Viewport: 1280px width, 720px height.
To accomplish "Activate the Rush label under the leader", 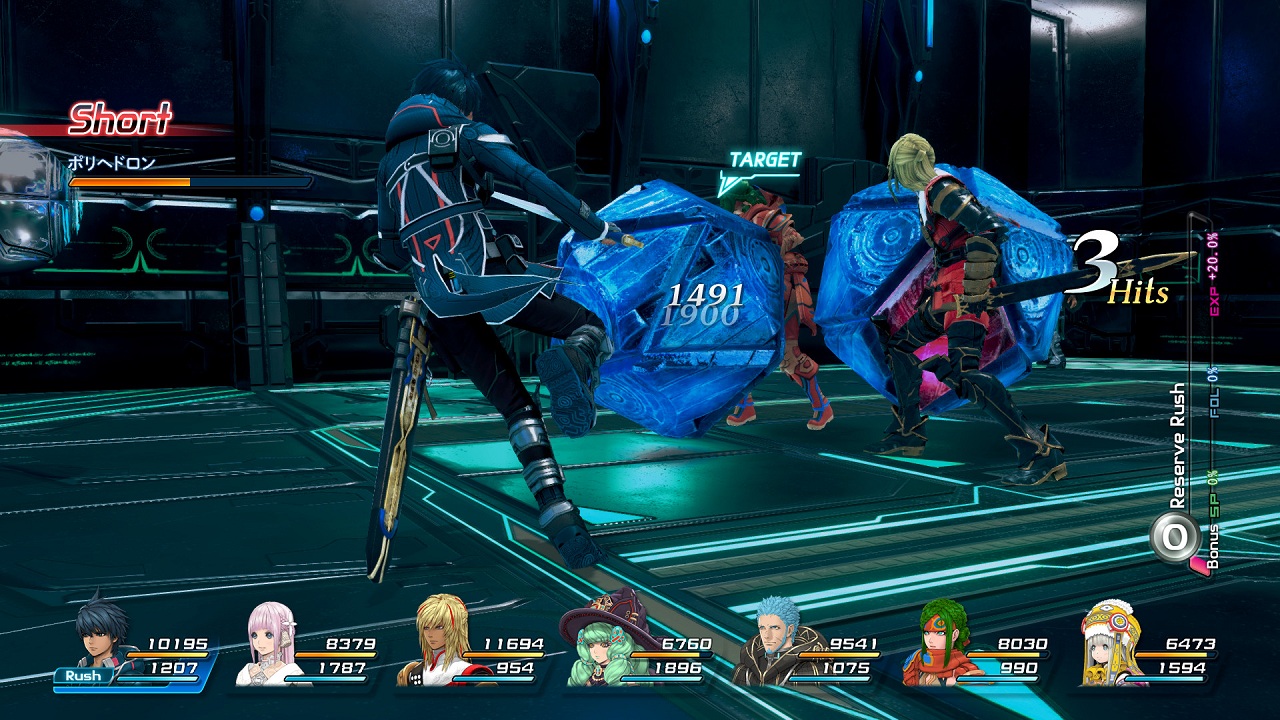I will point(84,676).
